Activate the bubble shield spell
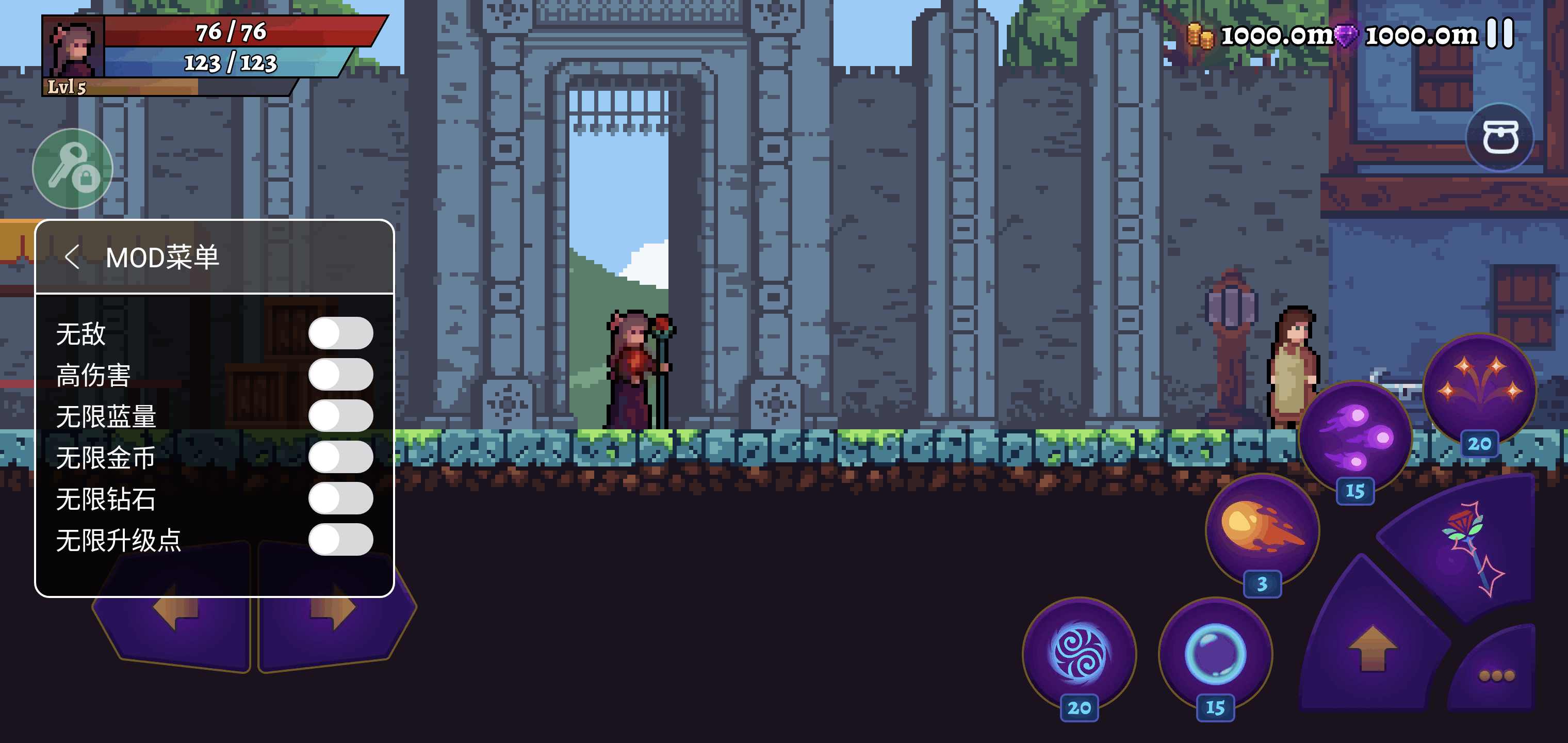 pos(1215,653)
